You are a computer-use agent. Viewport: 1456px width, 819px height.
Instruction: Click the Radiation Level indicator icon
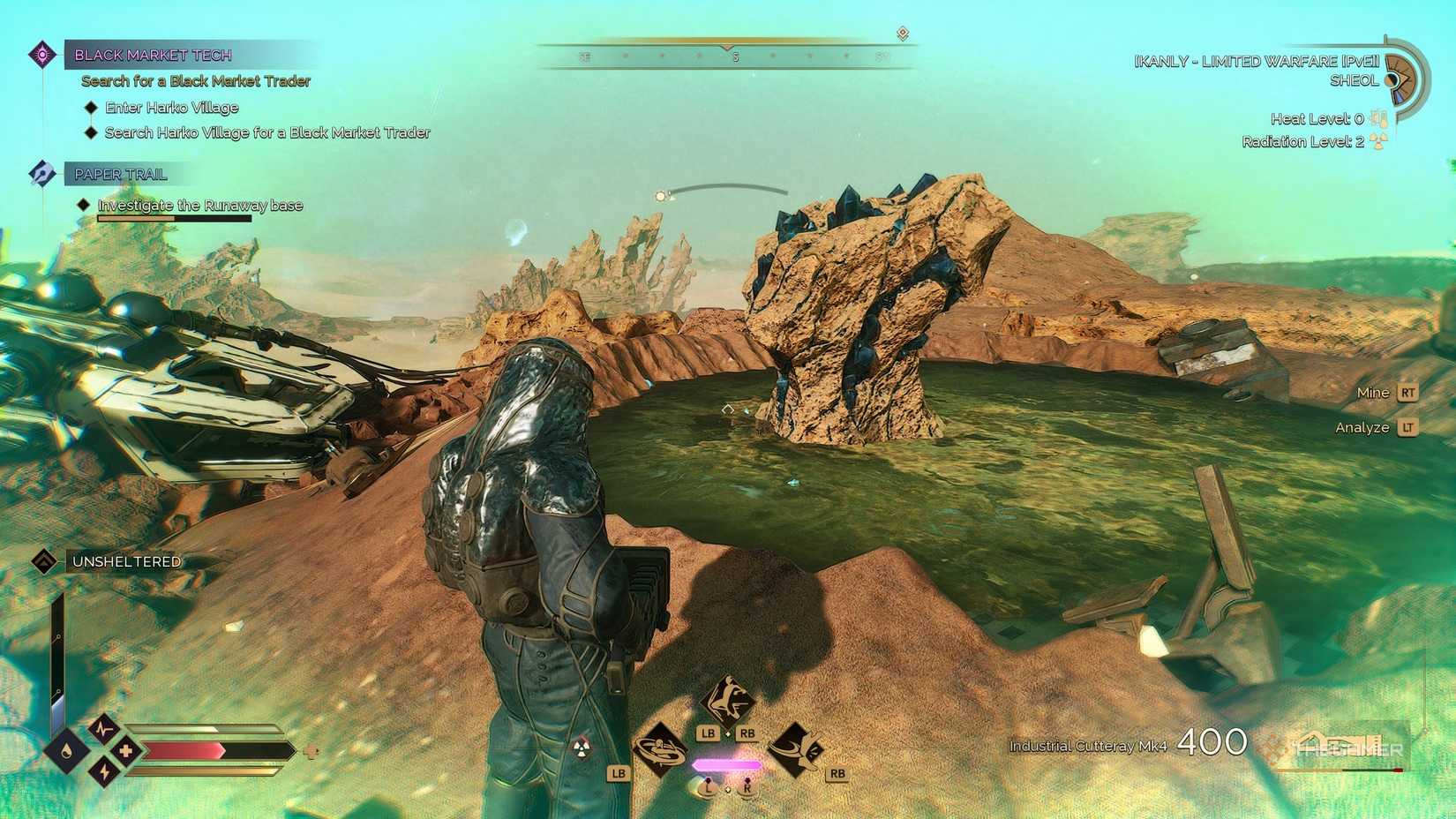1378,141
